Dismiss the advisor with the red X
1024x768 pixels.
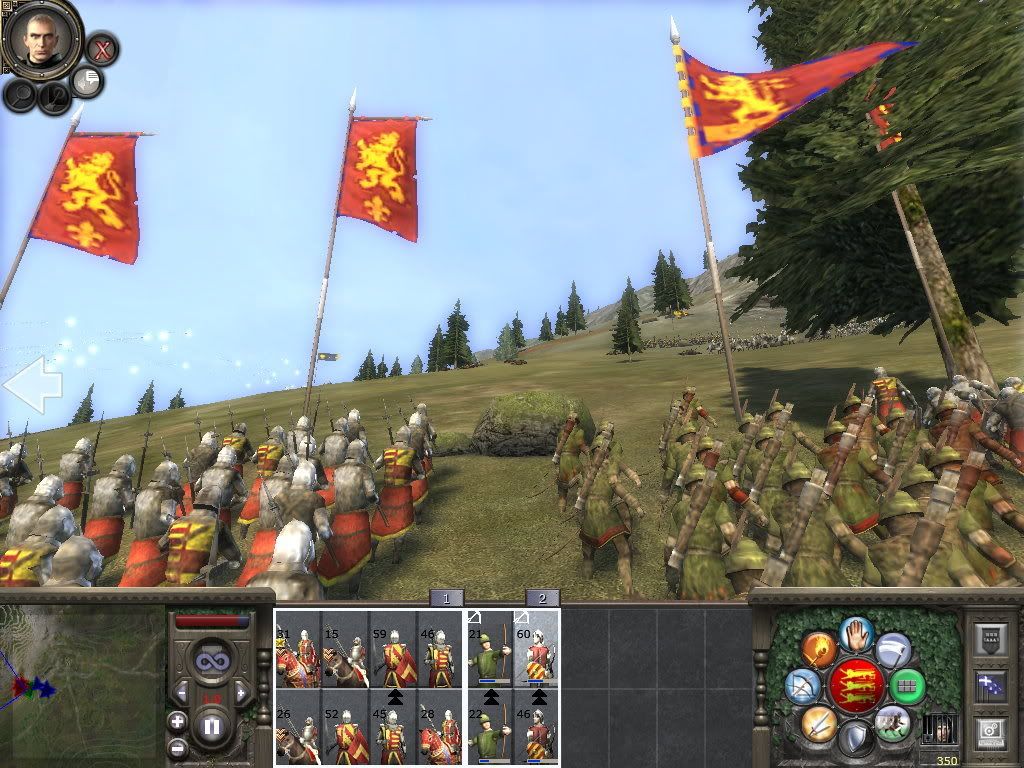(x=101, y=48)
